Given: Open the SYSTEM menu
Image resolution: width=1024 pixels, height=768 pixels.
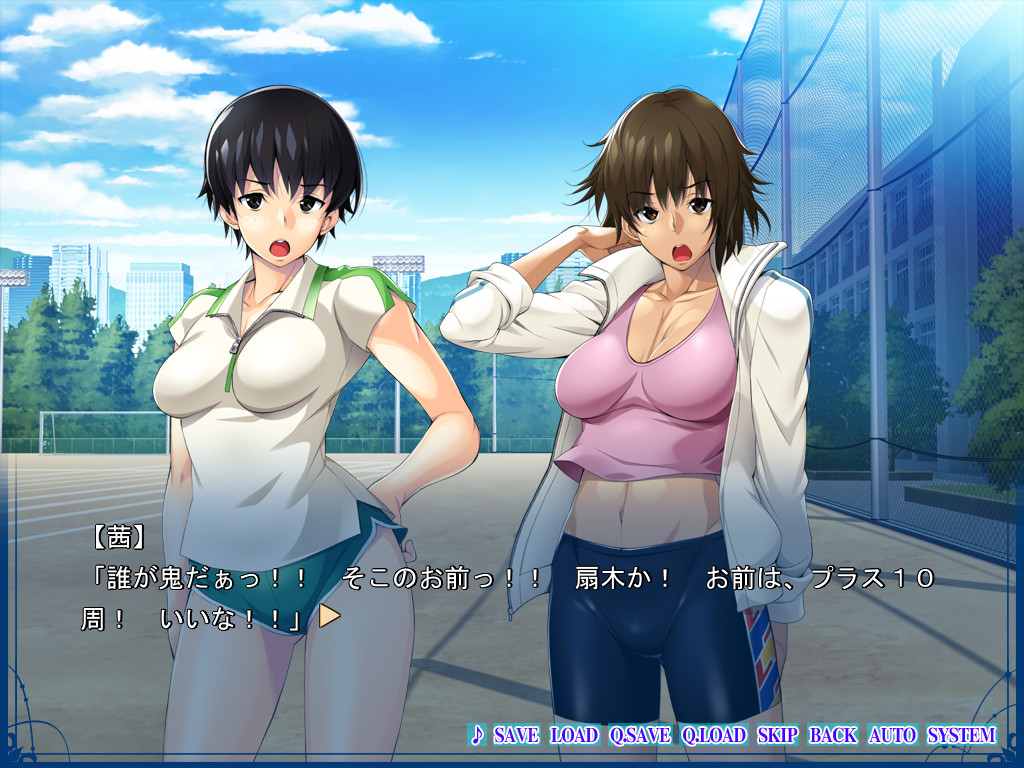Looking at the screenshot, I should click(962, 735).
